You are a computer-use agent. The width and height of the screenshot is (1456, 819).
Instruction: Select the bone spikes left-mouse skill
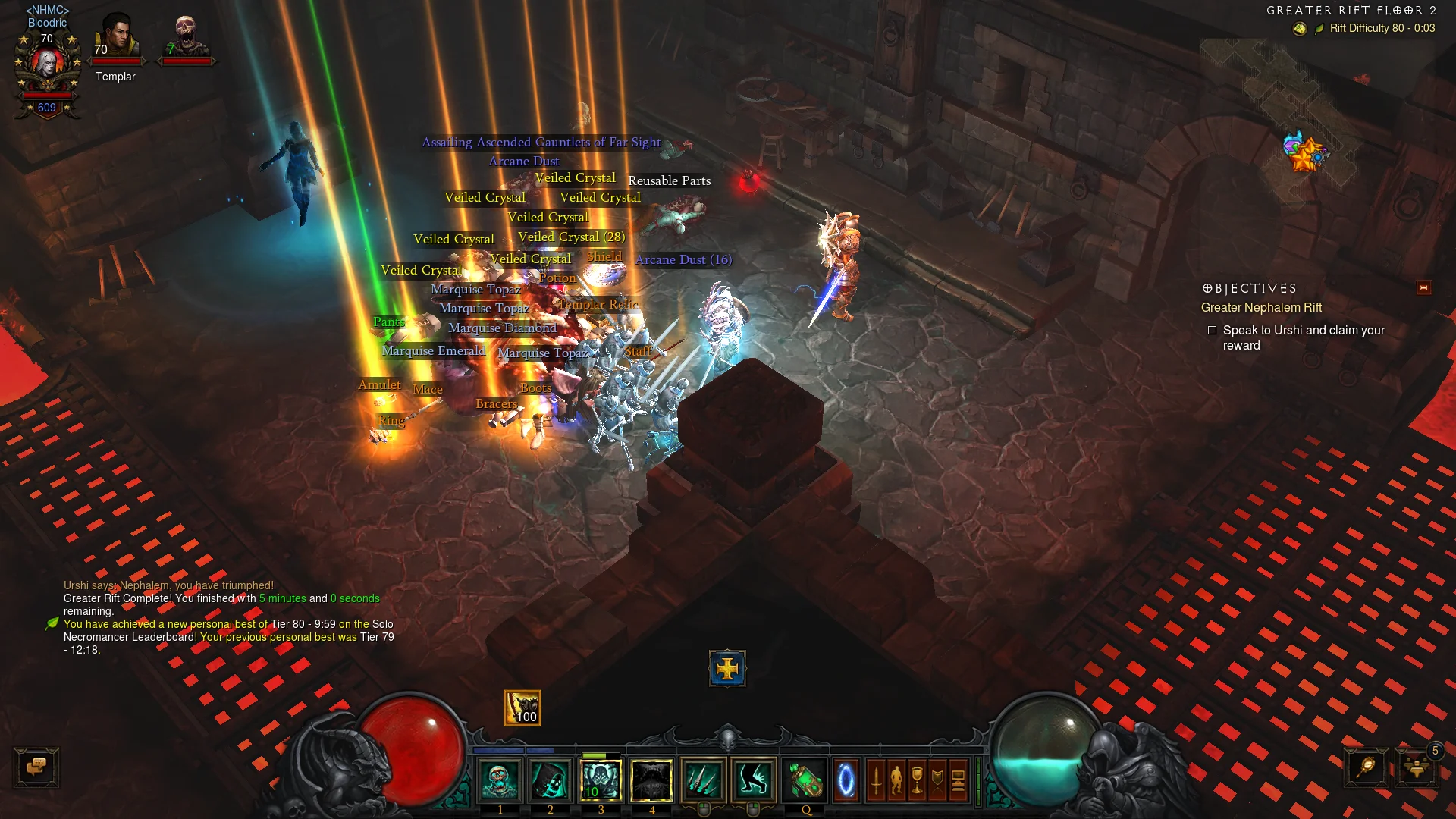703,780
